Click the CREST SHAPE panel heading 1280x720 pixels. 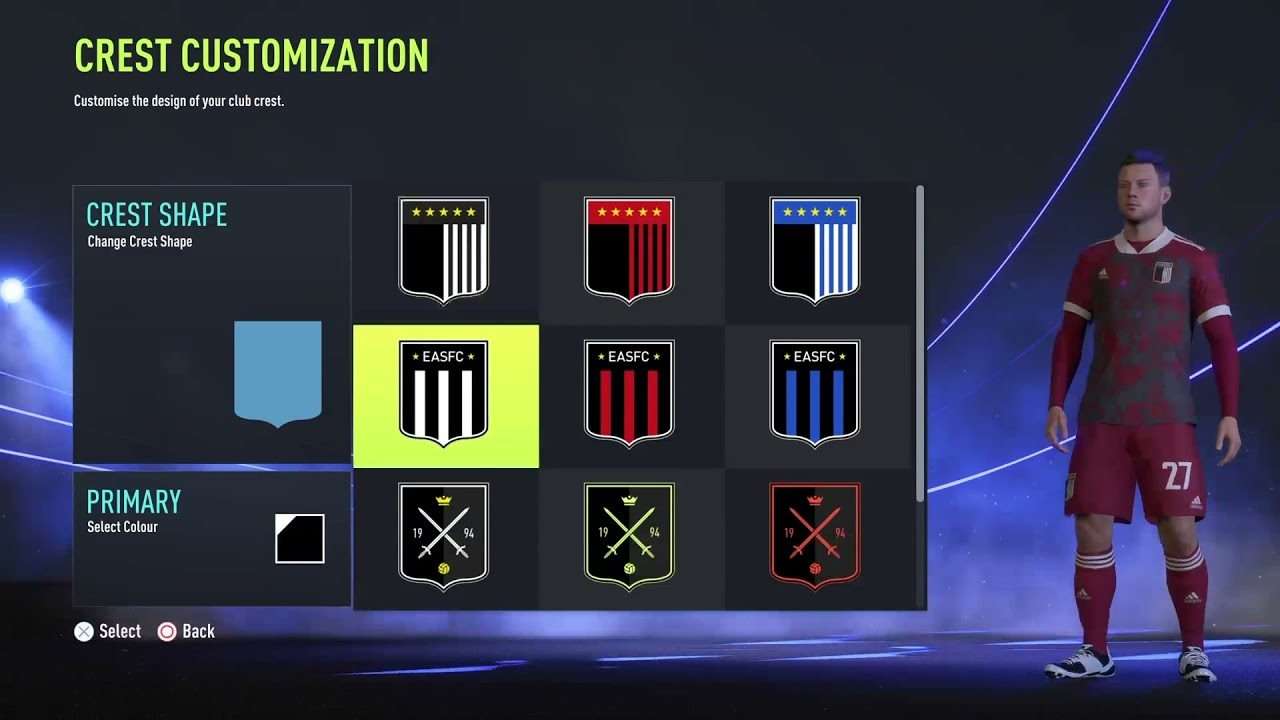click(x=156, y=214)
